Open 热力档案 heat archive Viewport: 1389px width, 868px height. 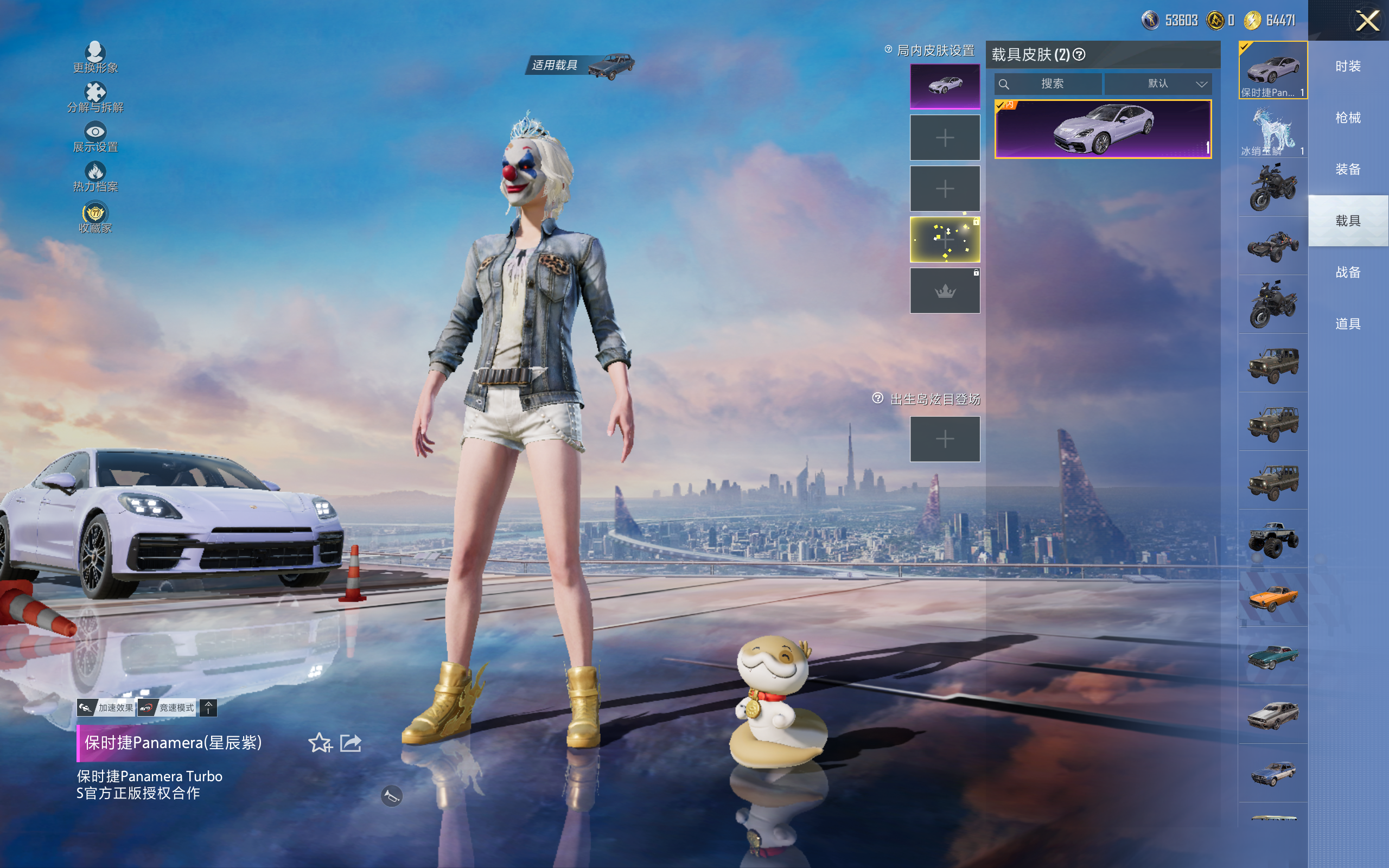[x=95, y=176]
